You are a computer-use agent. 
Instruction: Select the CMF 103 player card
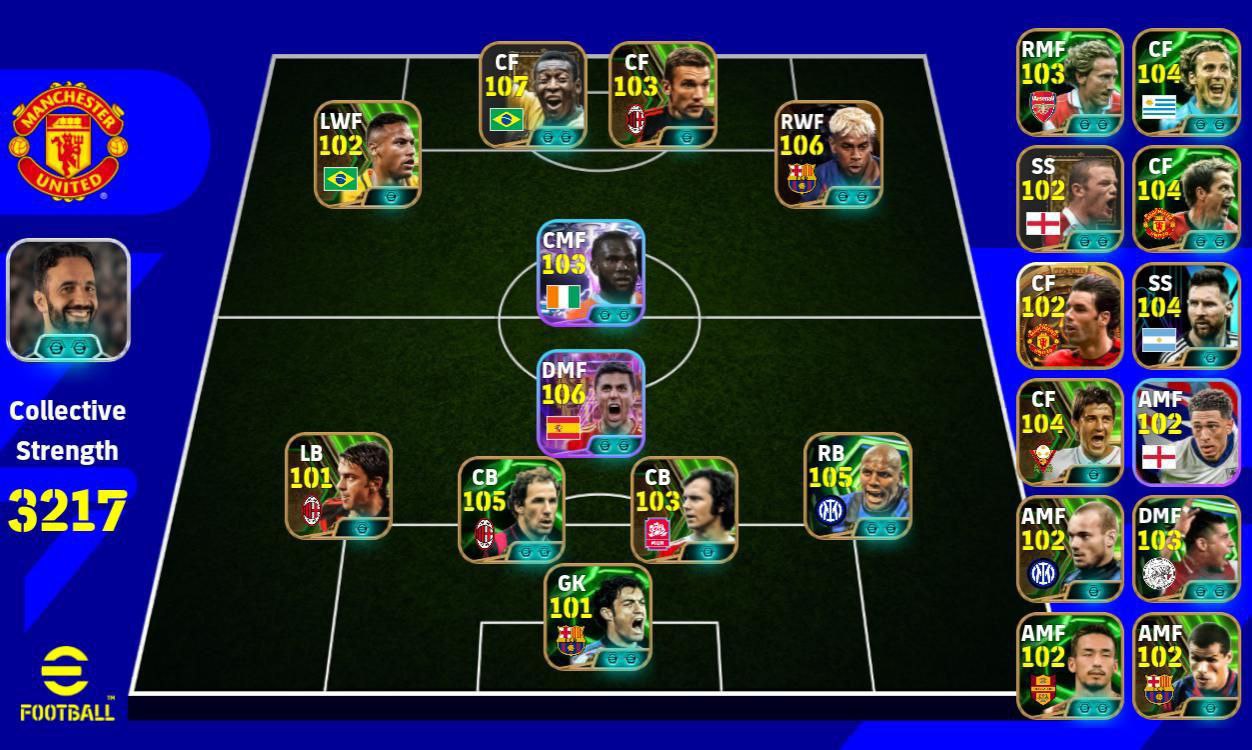coord(591,273)
